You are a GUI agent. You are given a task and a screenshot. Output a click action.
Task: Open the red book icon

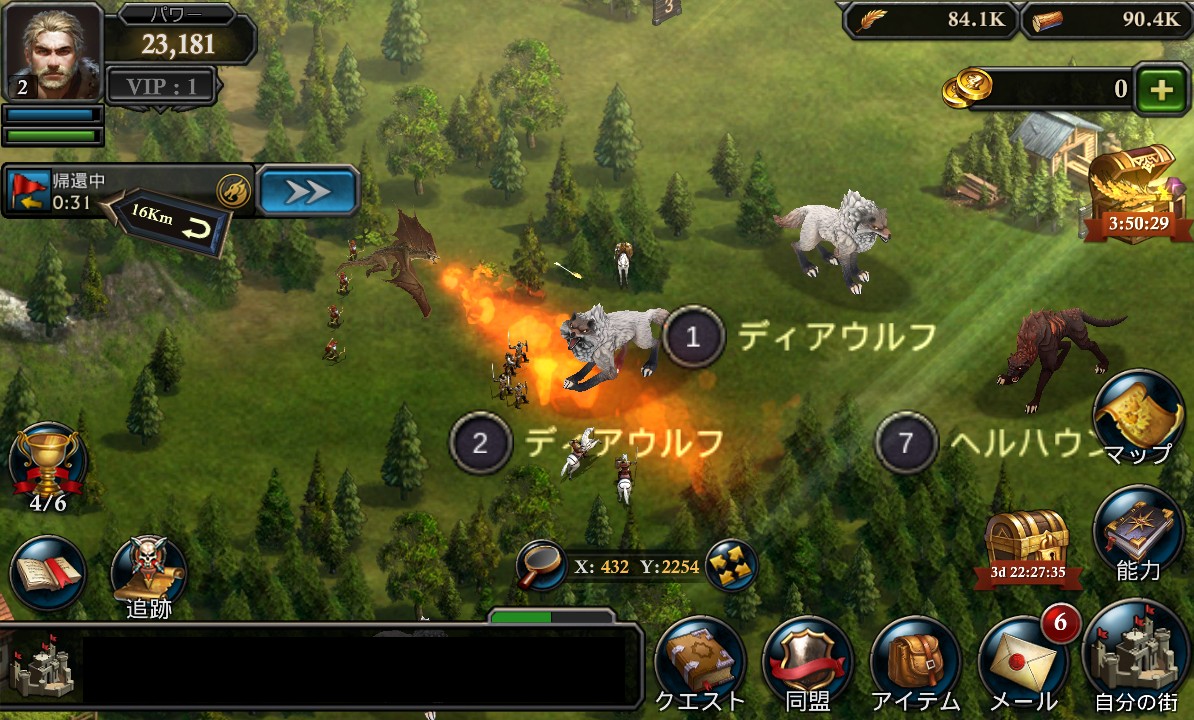(48, 573)
